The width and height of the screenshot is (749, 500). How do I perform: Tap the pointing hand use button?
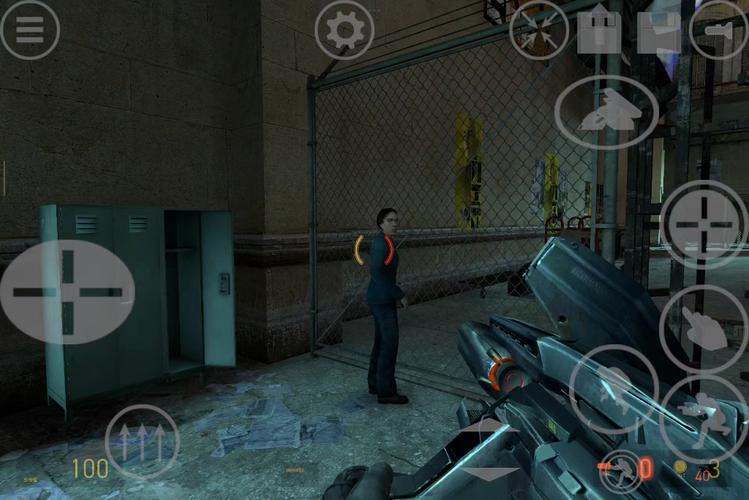(704, 329)
